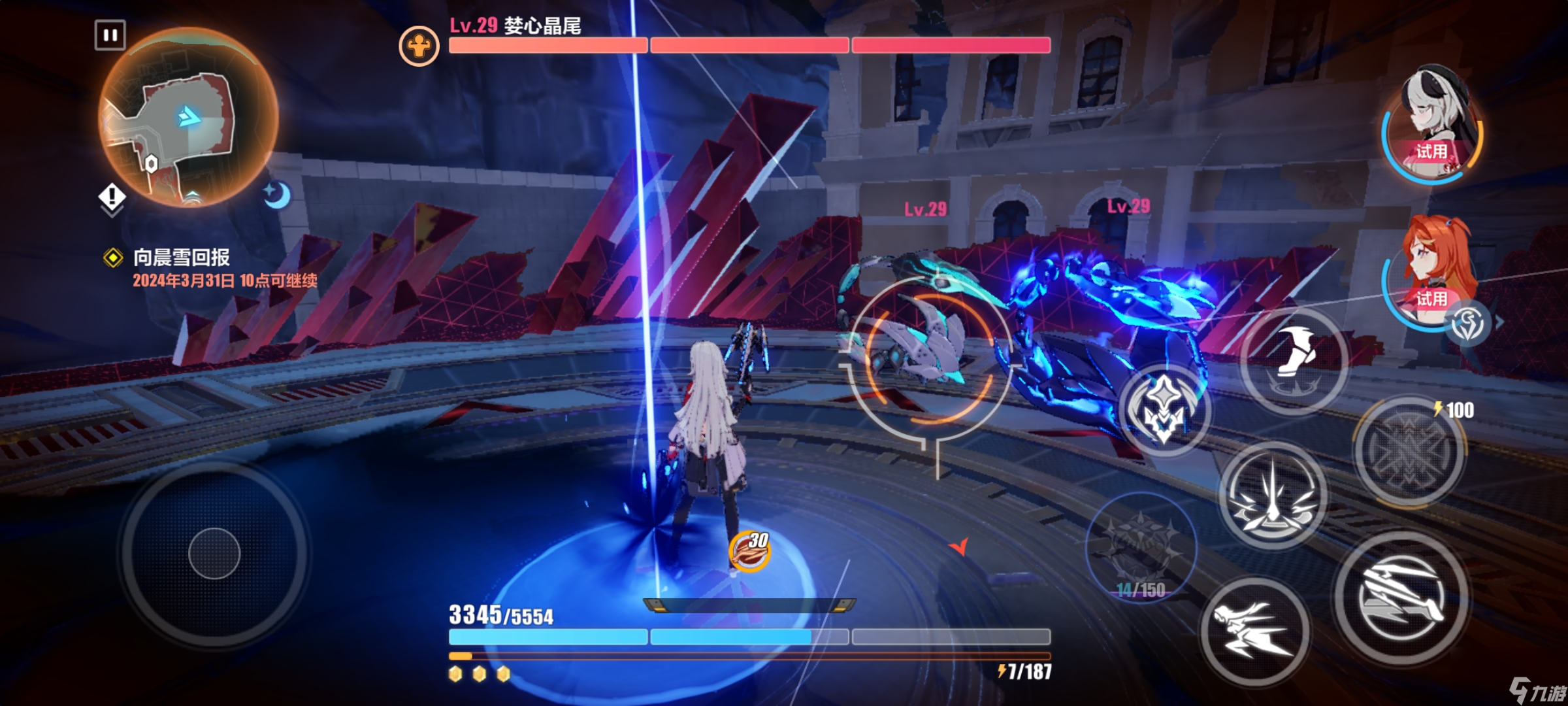
Task: Tap the virtual movement joystick
Action: 214,554
